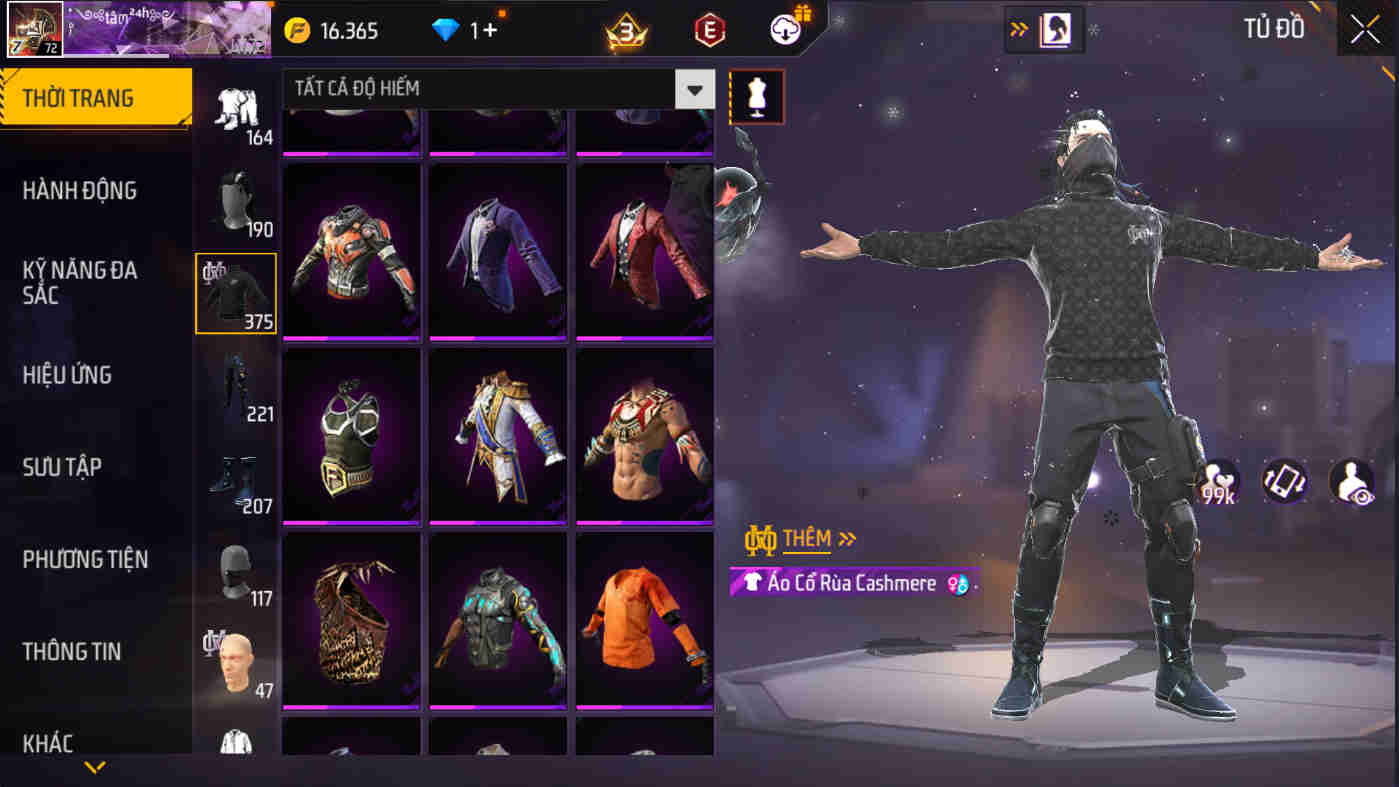Click the yellow chevron below the category sidebar
1399x787 pixels.
coord(95,769)
